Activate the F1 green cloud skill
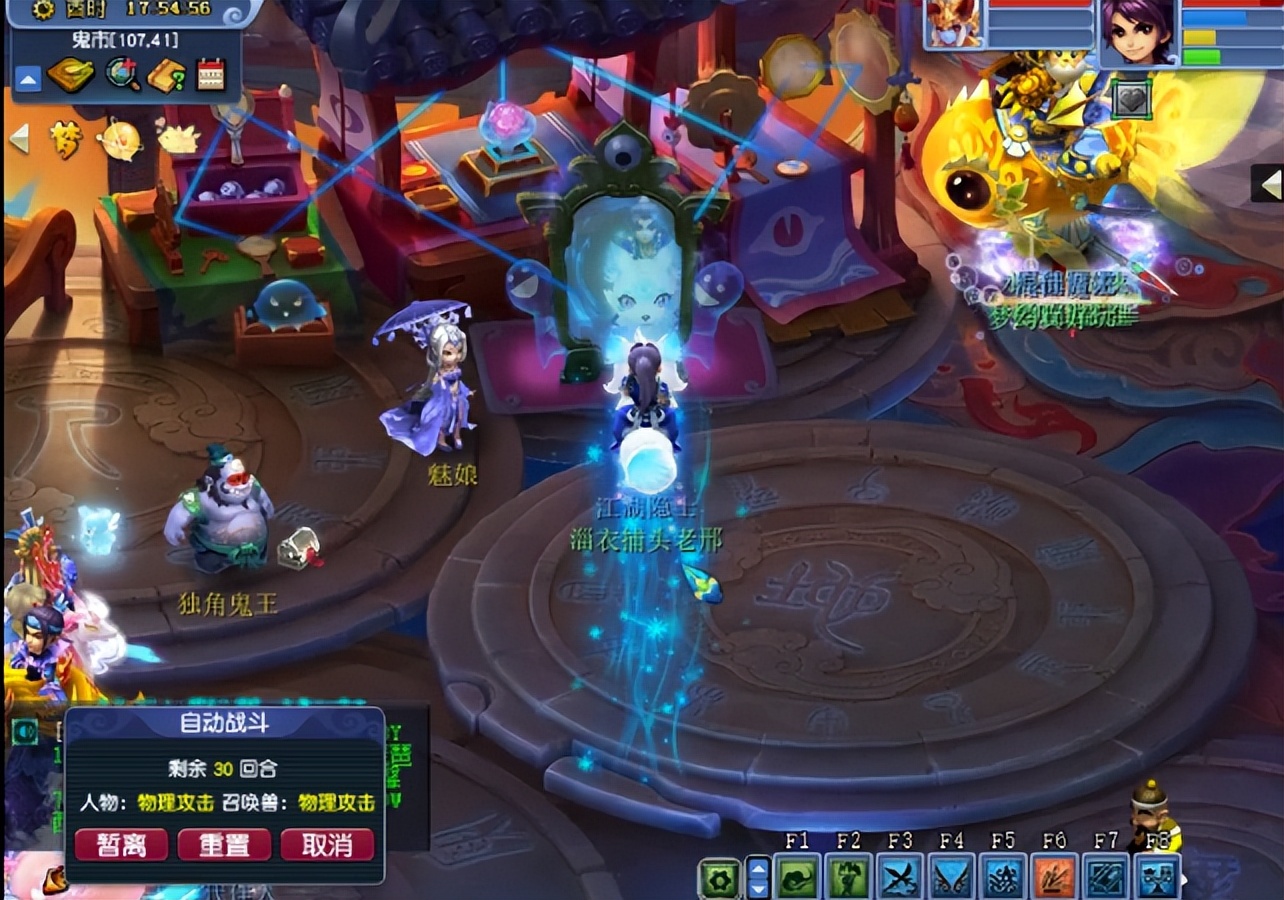Screen dimensions: 1284x900 point(797,877)
